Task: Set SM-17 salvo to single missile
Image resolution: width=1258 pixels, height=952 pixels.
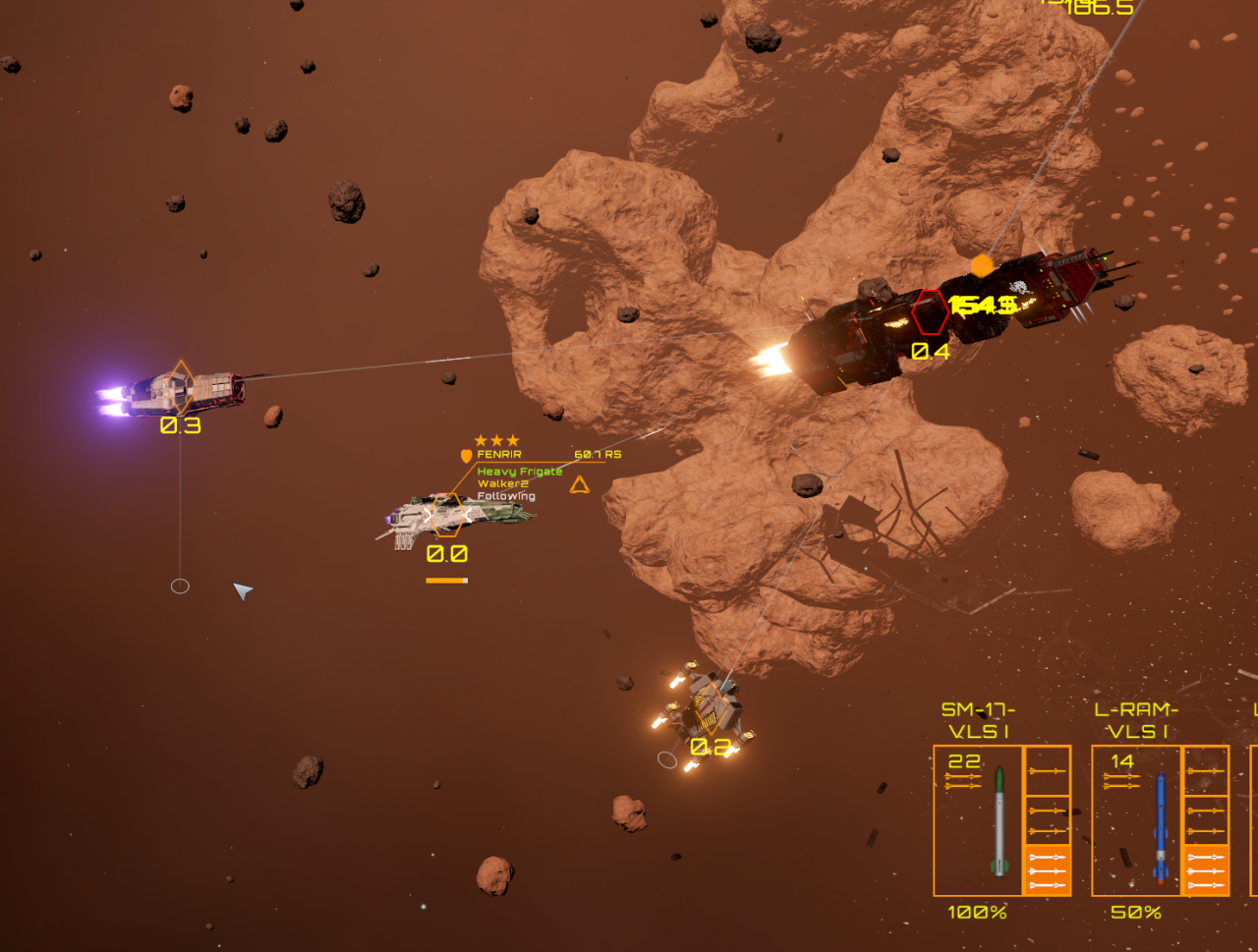Action: pos(1047,771)
